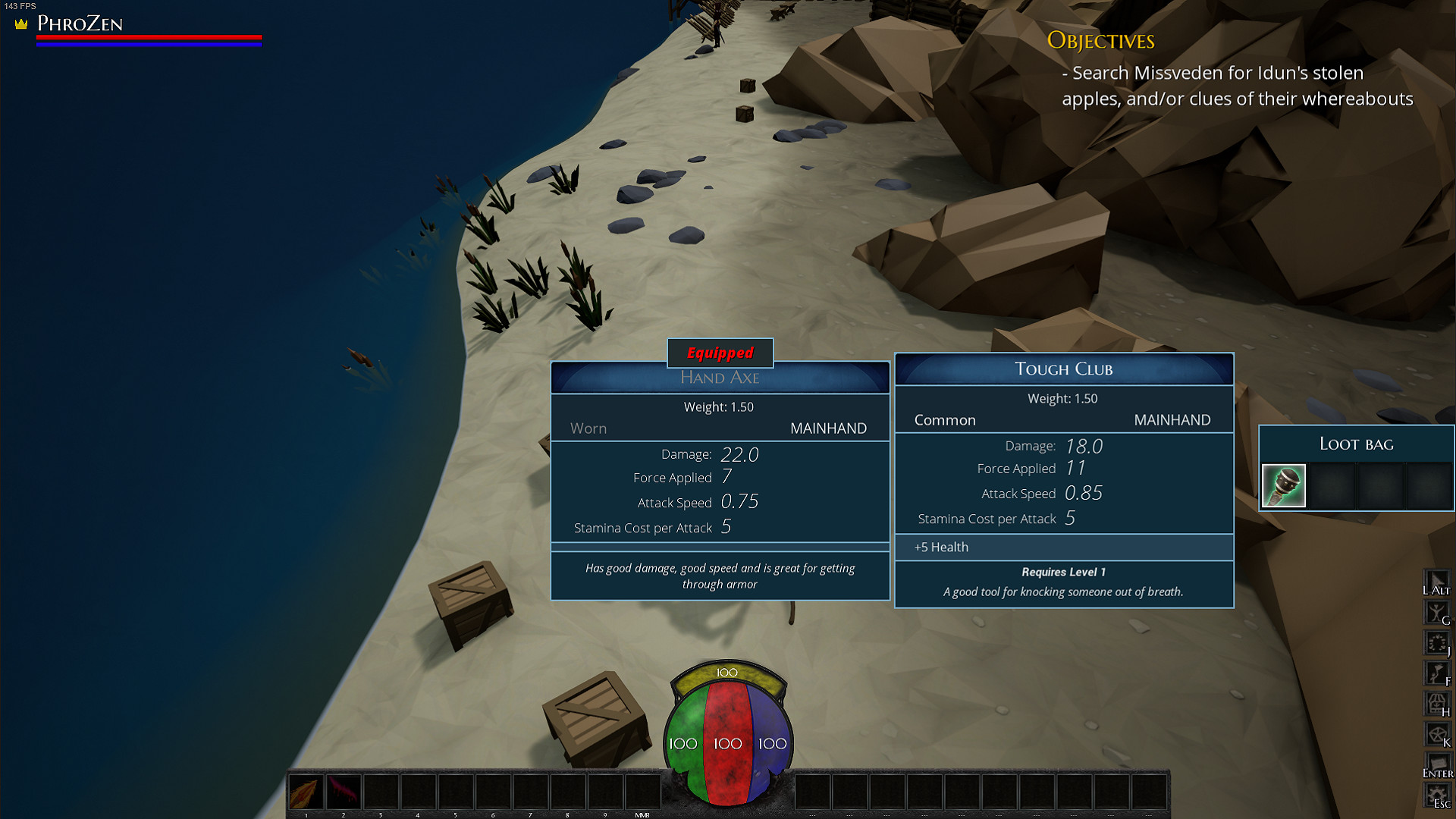The image size is (1456, 819).
Task: Click the crown icon beside PhroZen
Action: [20, 24]
